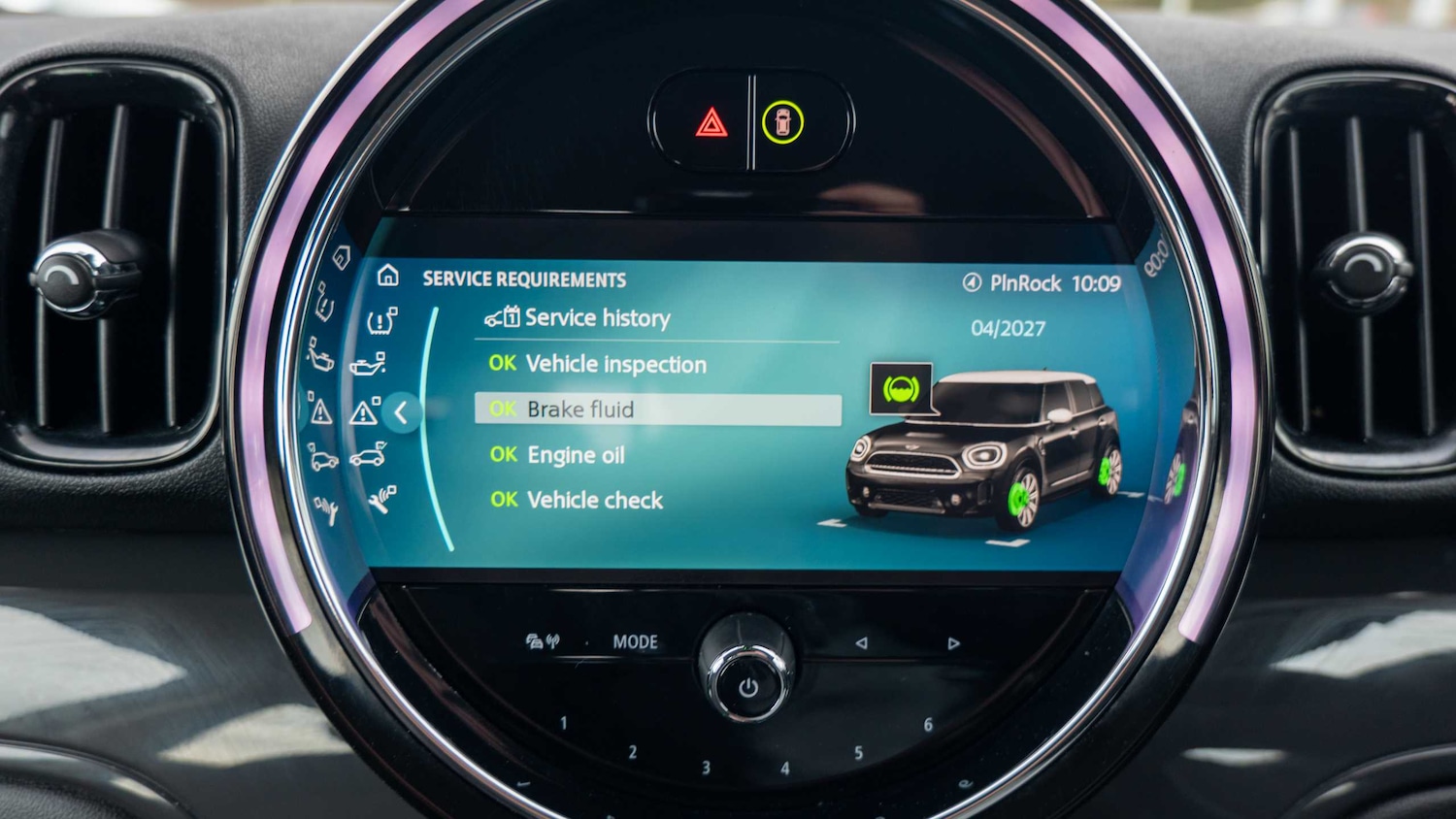Open Vehicle inspection status entry
The image size is (1456, 819).
tap(596, 364)
